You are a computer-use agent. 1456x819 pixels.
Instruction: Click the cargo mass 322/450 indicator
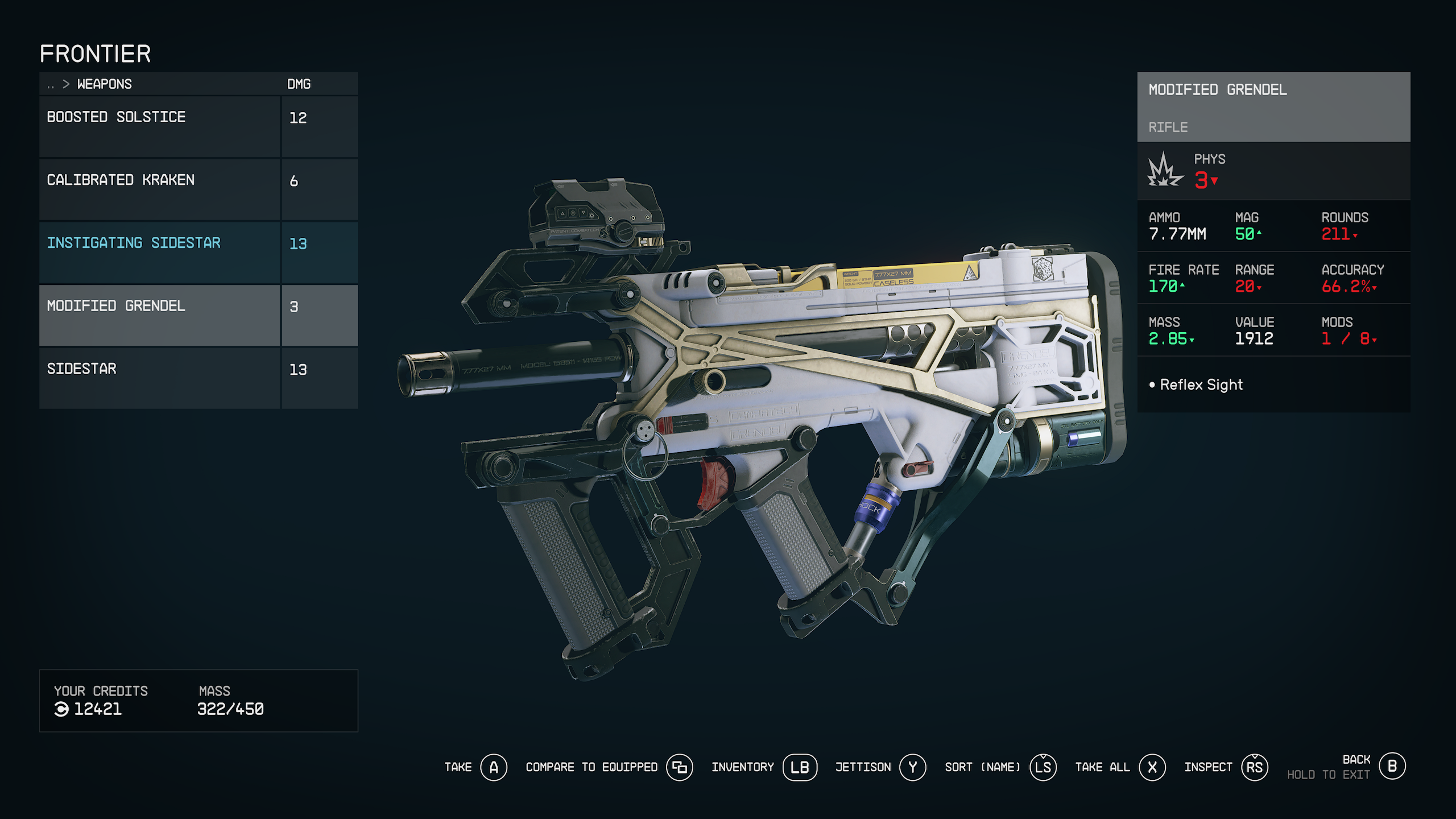pyautogui.click(x=230, y=709)
